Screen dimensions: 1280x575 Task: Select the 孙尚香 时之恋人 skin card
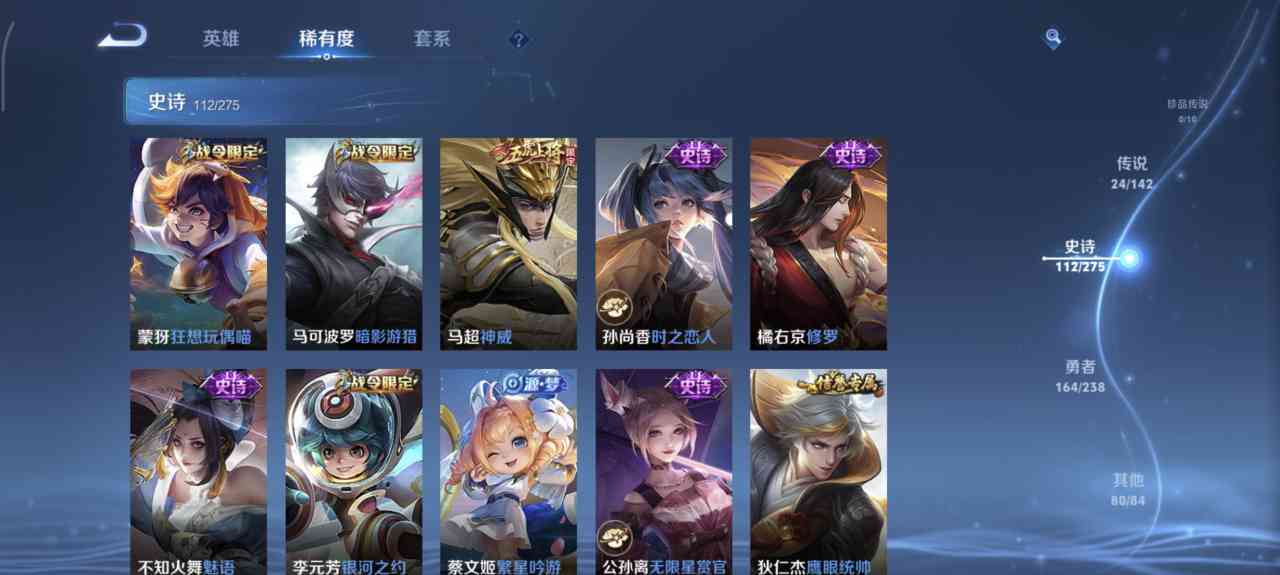[663, 244]
